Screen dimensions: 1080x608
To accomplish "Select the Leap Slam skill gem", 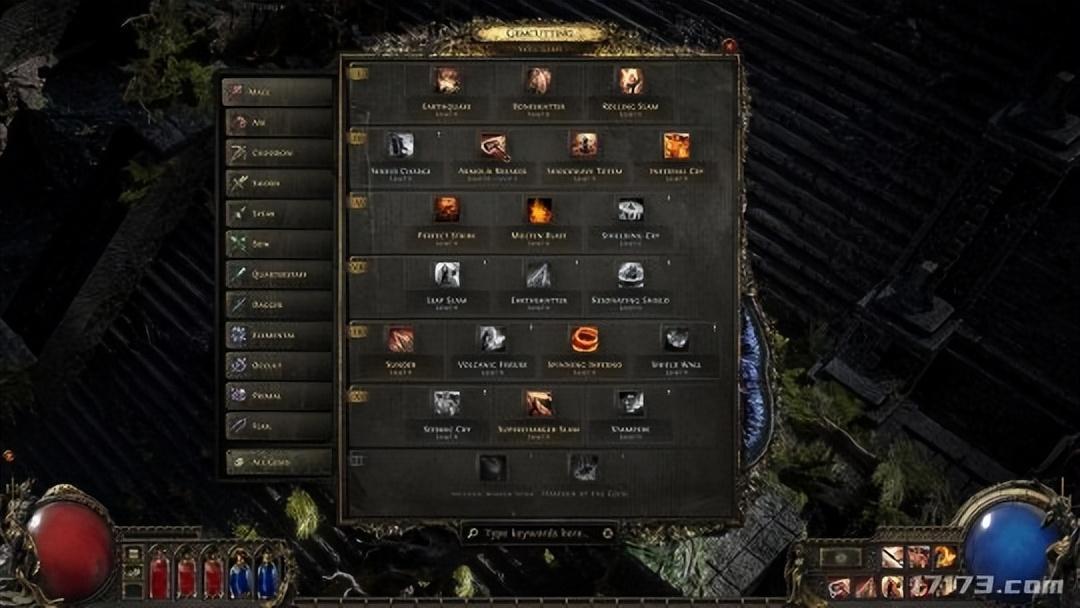I will [x=447, y=275].
